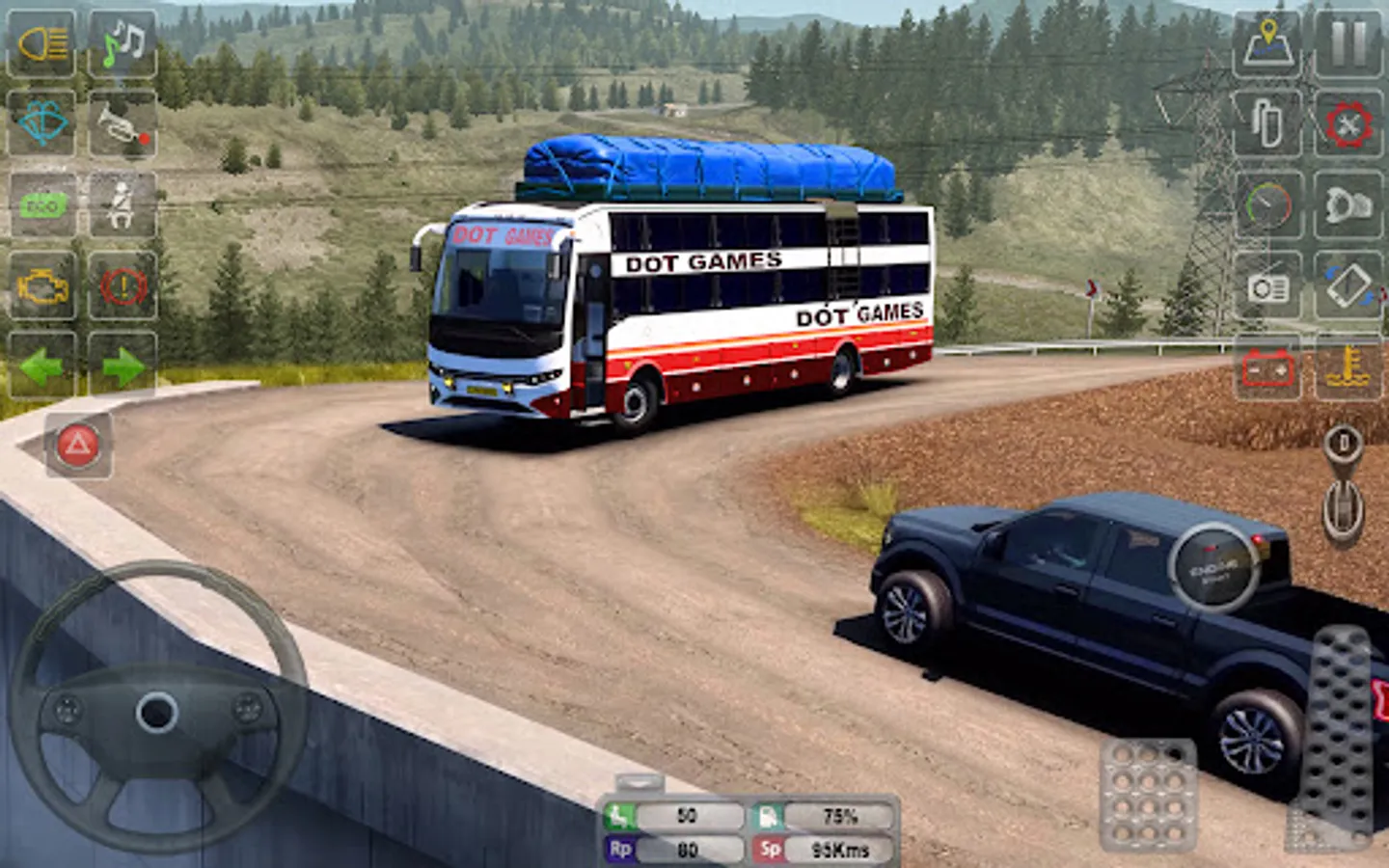Screen dimensions: 1389x868
Task: Fasten the seatbelt icon
Action: (x=123, y=204)
